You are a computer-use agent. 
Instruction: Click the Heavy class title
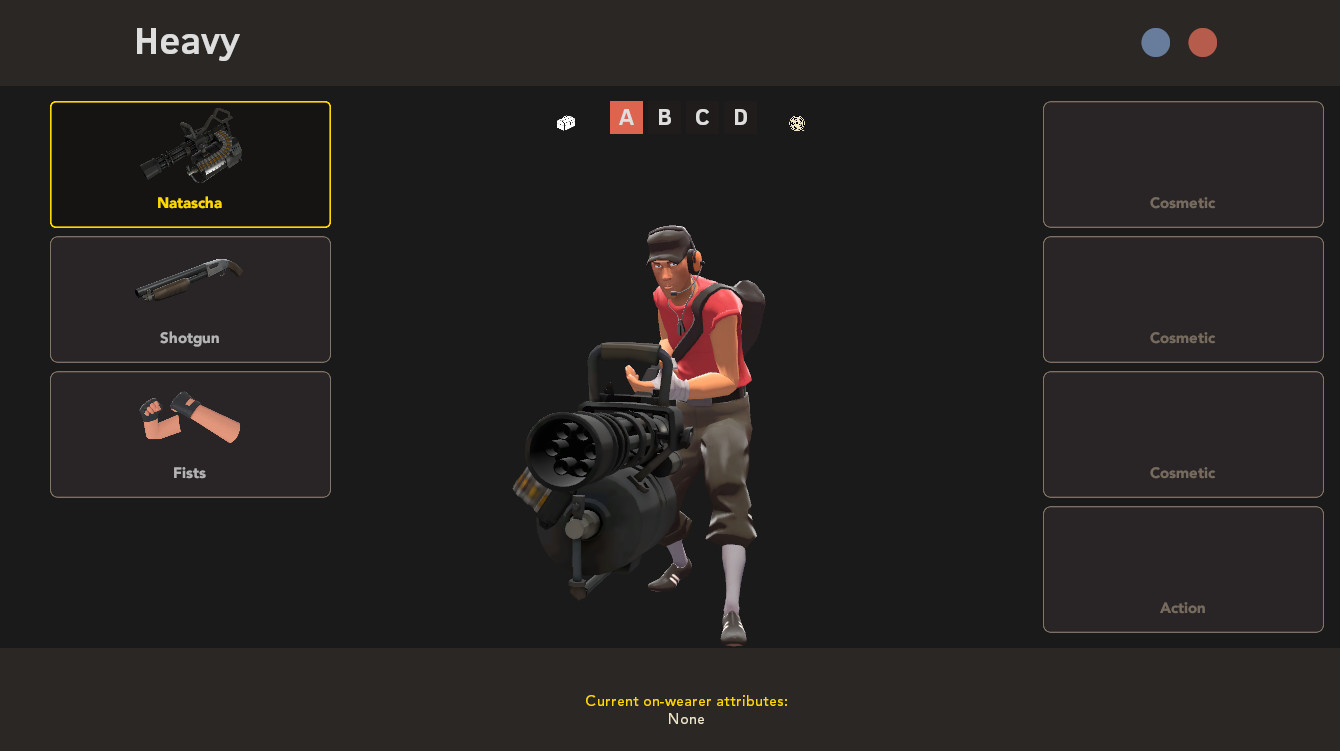pos(187,41)
